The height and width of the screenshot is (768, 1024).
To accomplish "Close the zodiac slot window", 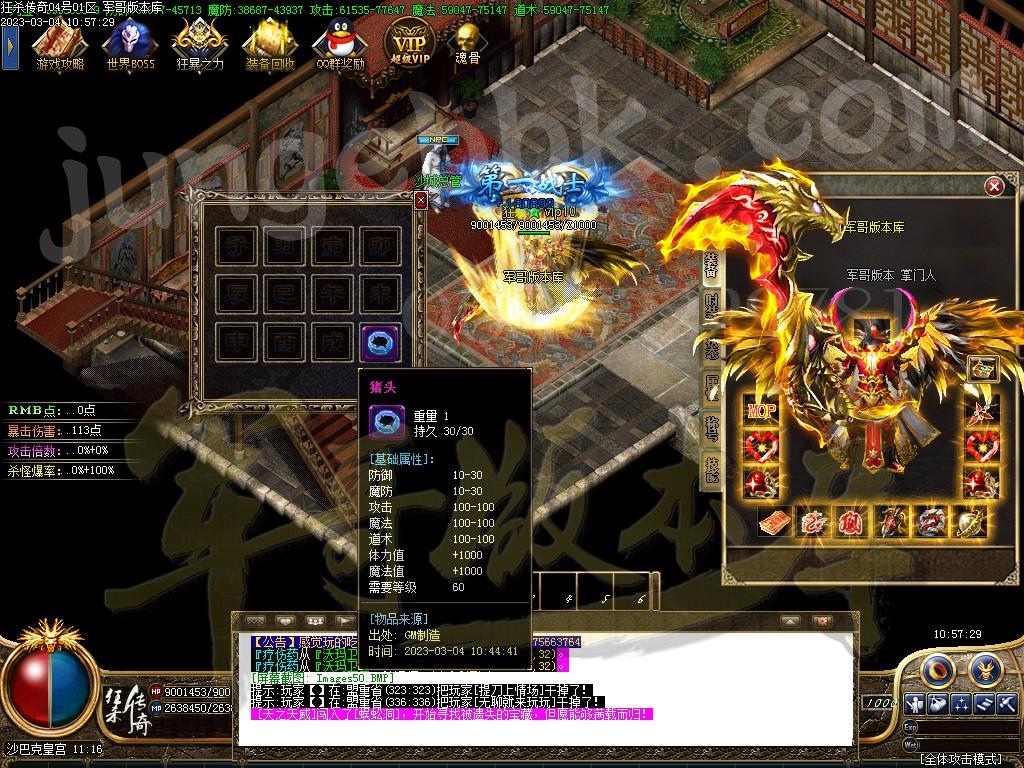I will pyautogui.click(x=421, y=200).
